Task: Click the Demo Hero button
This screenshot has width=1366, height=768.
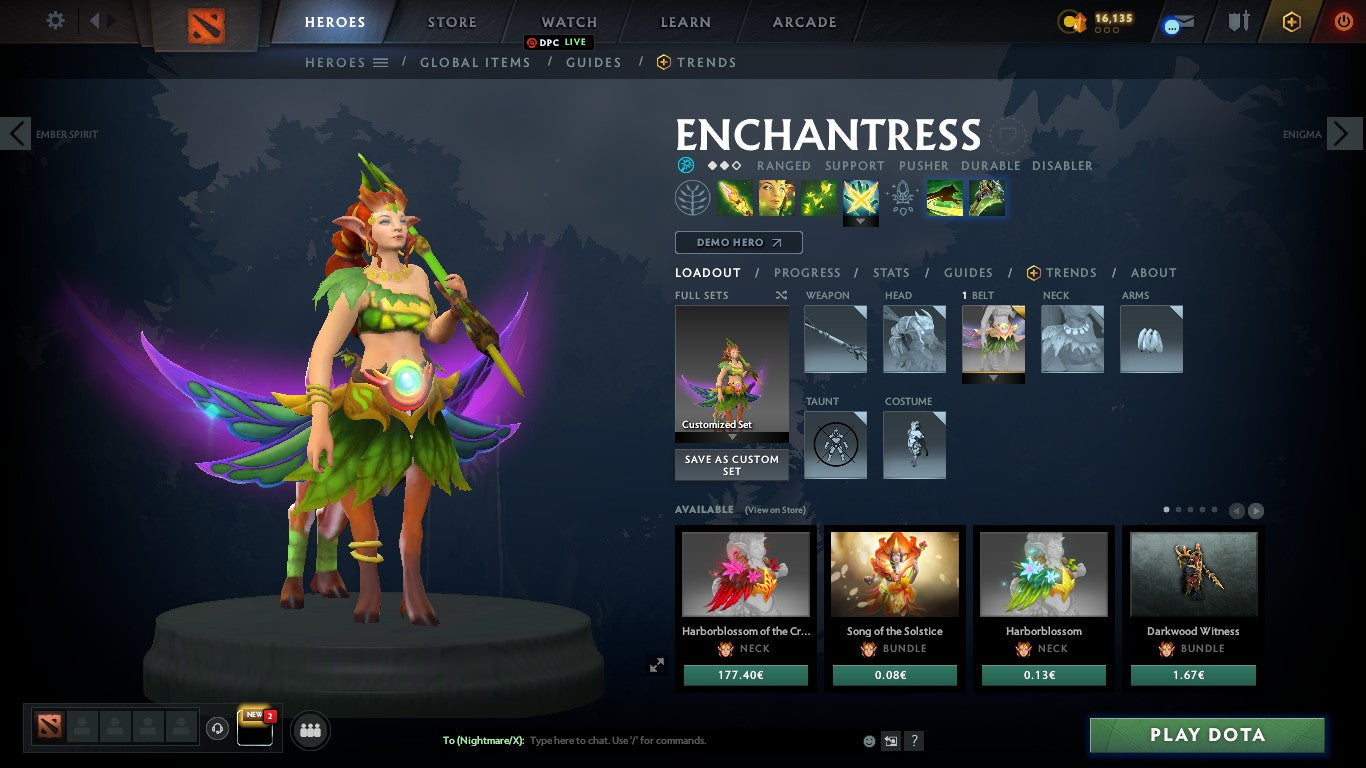Action: click(738, 242)
